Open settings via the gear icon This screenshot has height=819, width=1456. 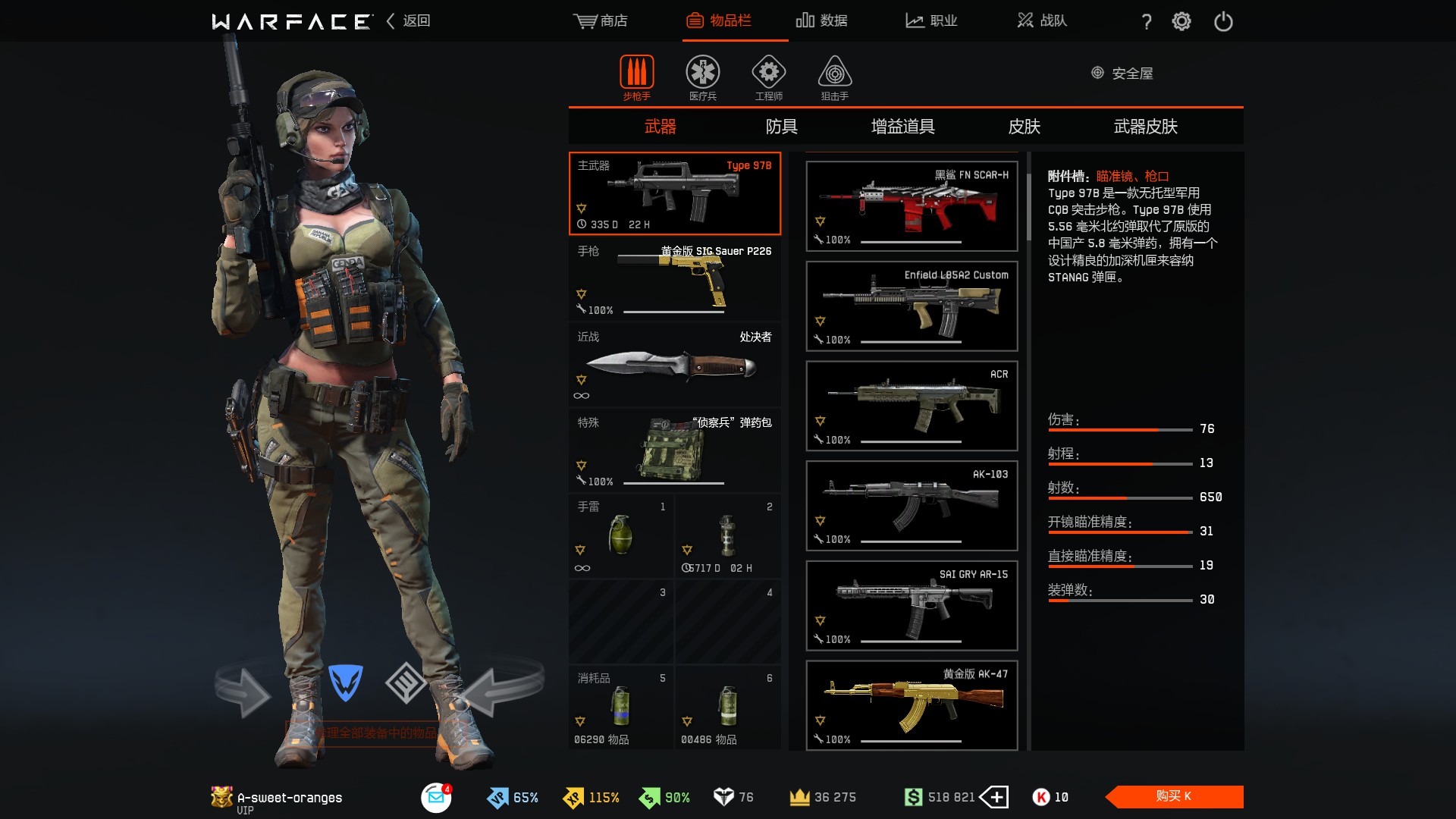1181,21
